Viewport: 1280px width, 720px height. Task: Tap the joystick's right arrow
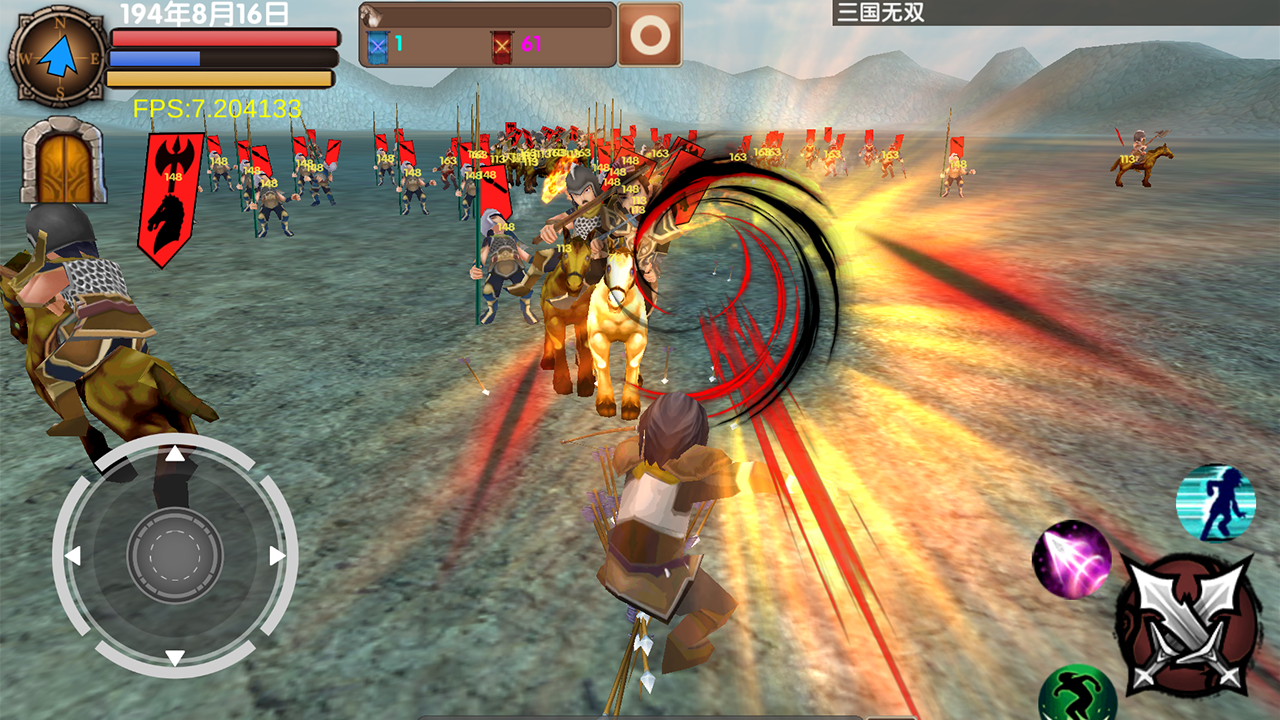(x=278, y=556)
